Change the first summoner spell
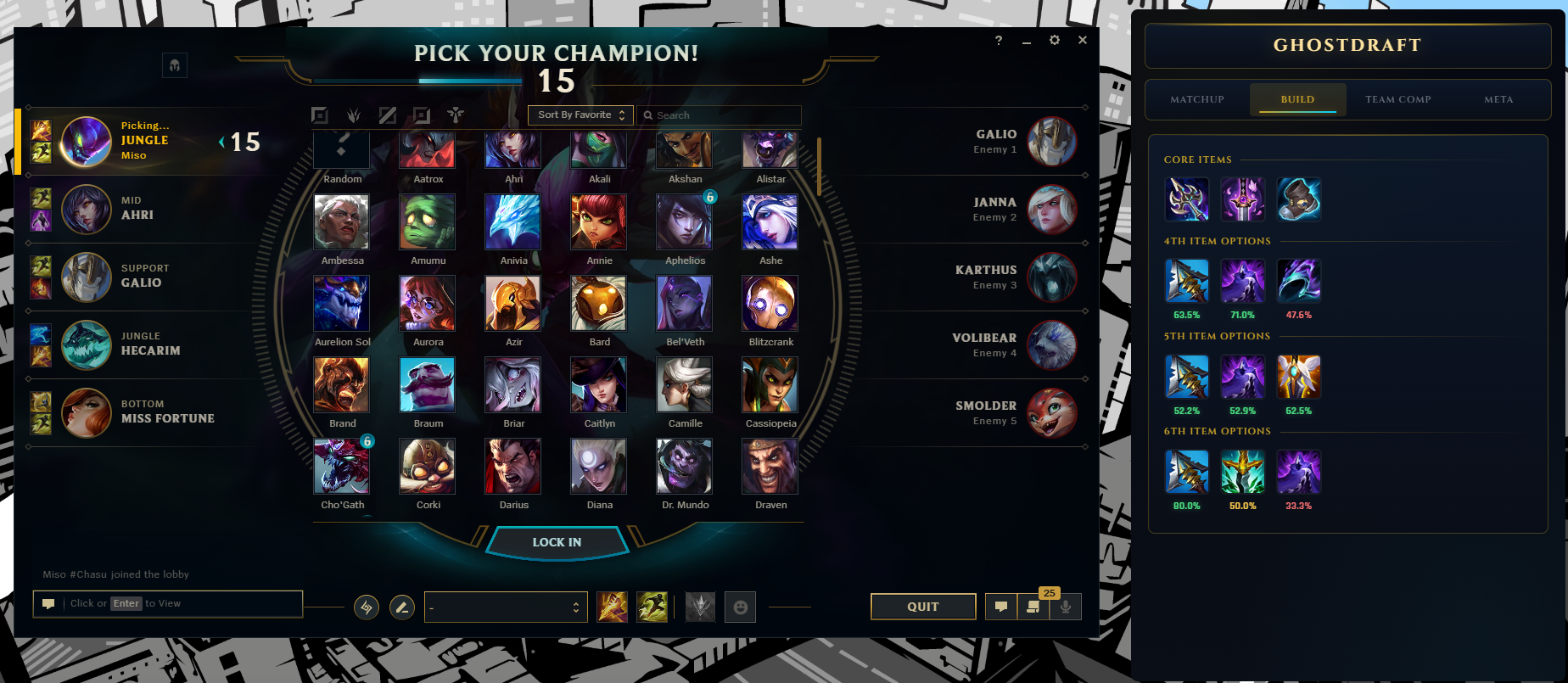 [x=613, y=606]
